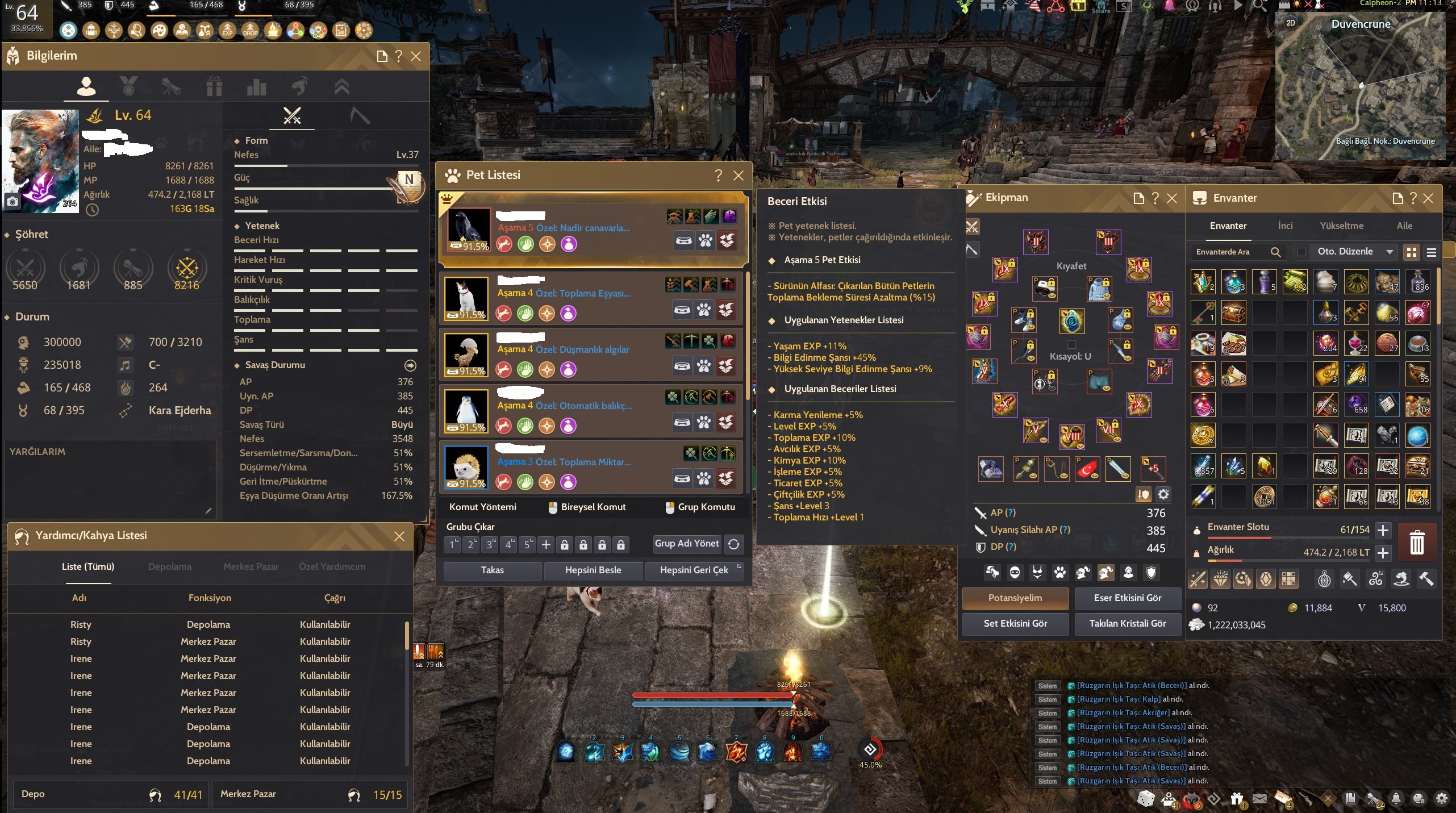This screenshot has width=1456, height=813.
Task: Switch to the Depolama helper tab
Action: pos(169,566)
